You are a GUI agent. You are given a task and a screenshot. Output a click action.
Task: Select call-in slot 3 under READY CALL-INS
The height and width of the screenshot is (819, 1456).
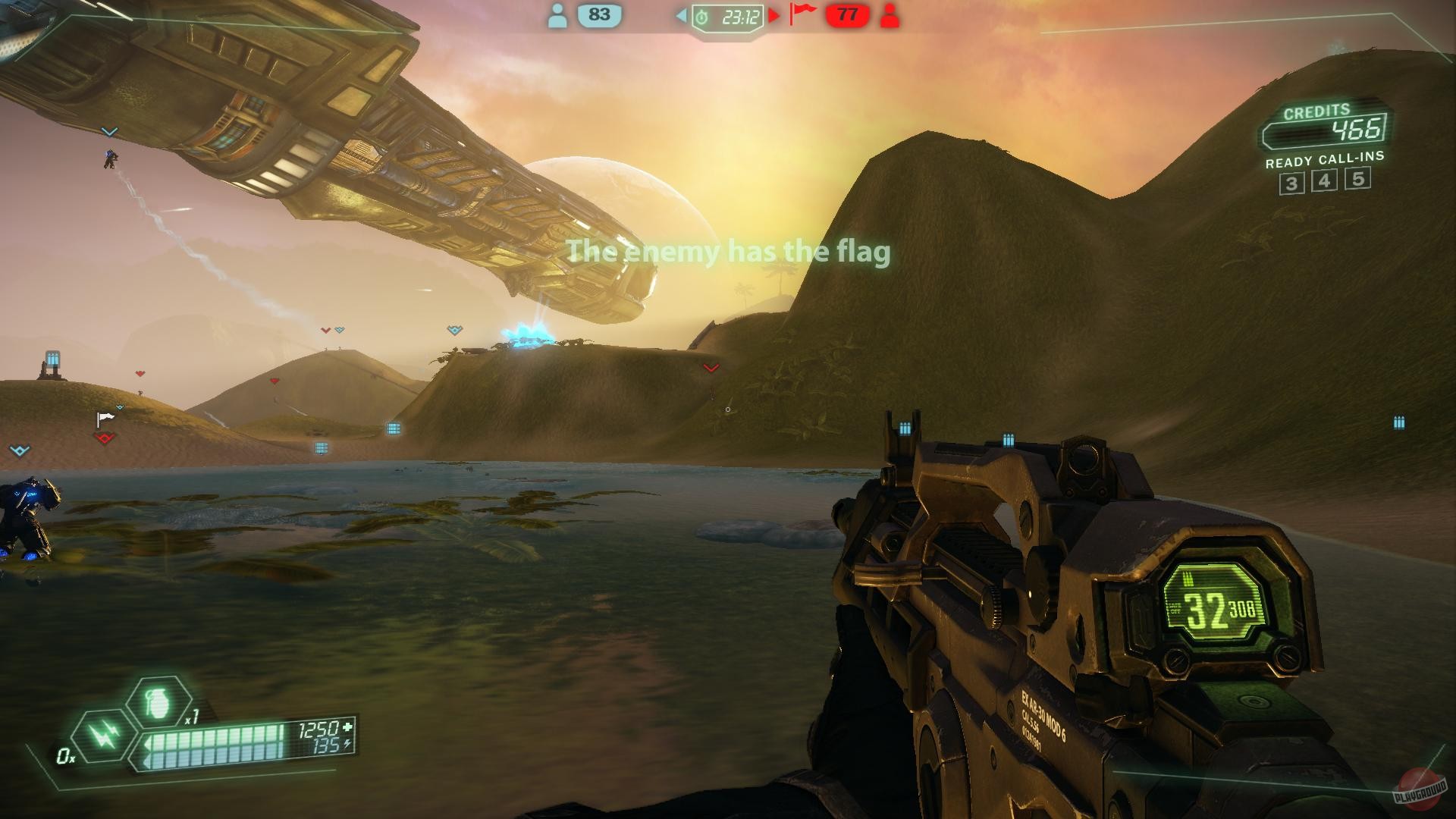click(1292, 181)
